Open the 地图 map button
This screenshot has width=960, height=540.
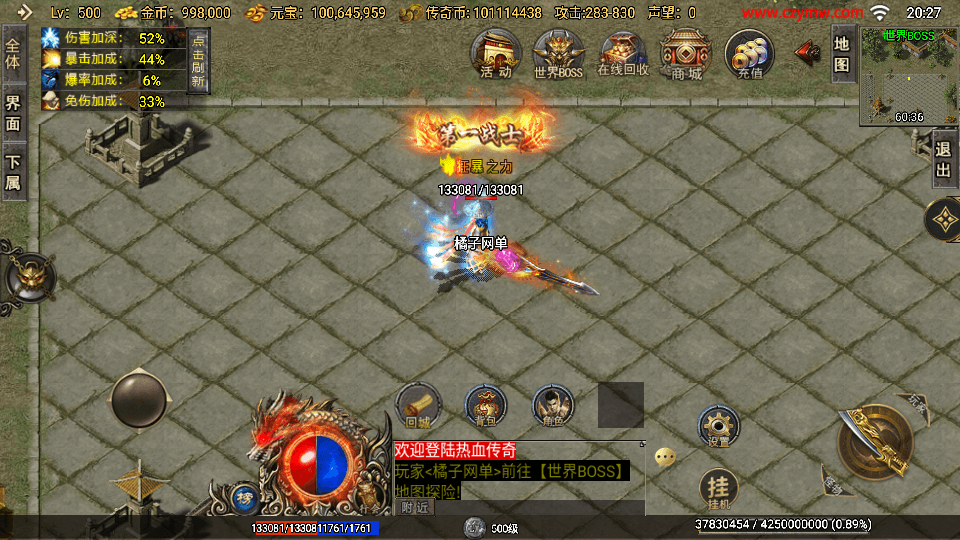(x=842, y=55)
